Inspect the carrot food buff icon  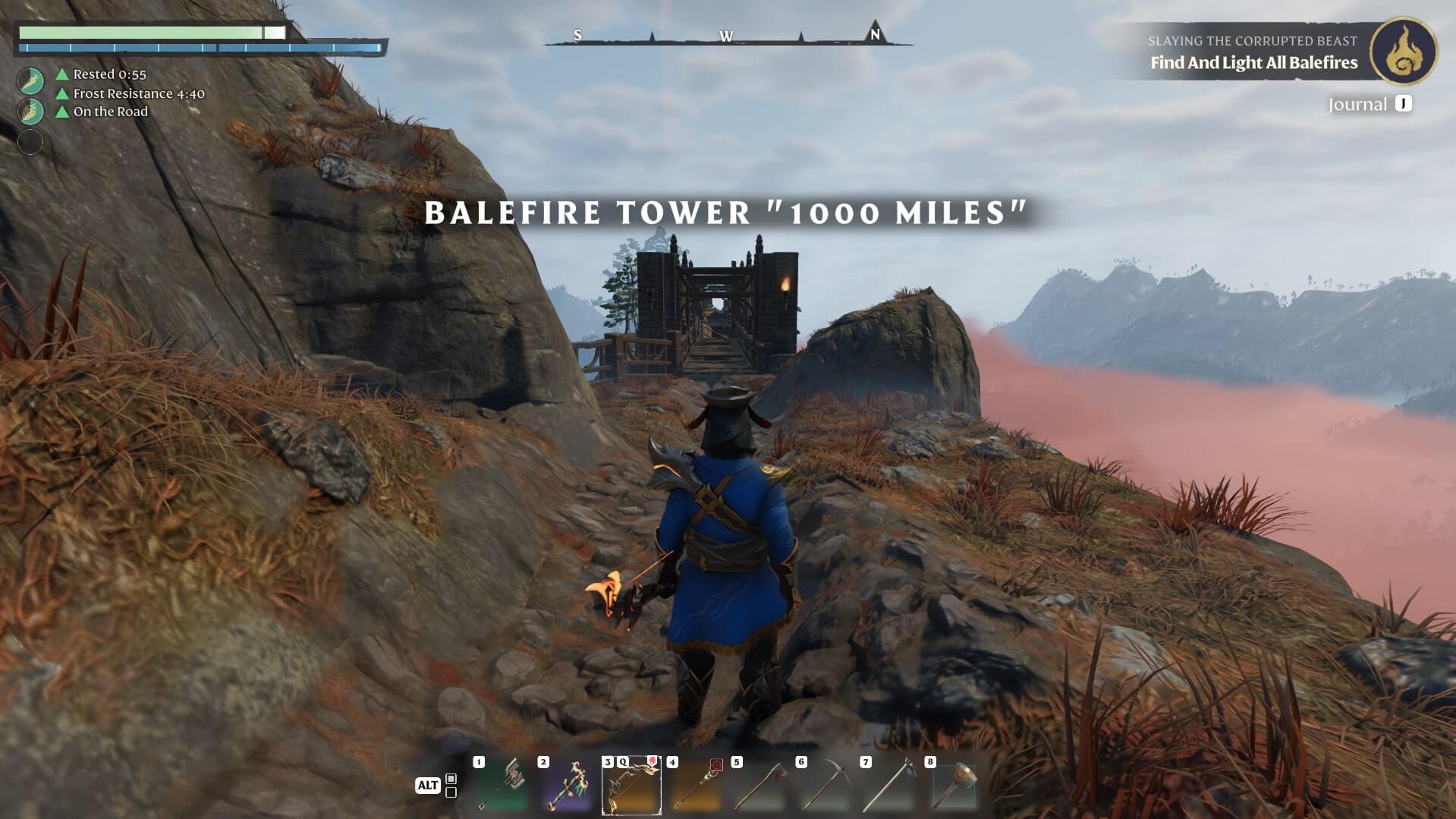pos(30,80)
